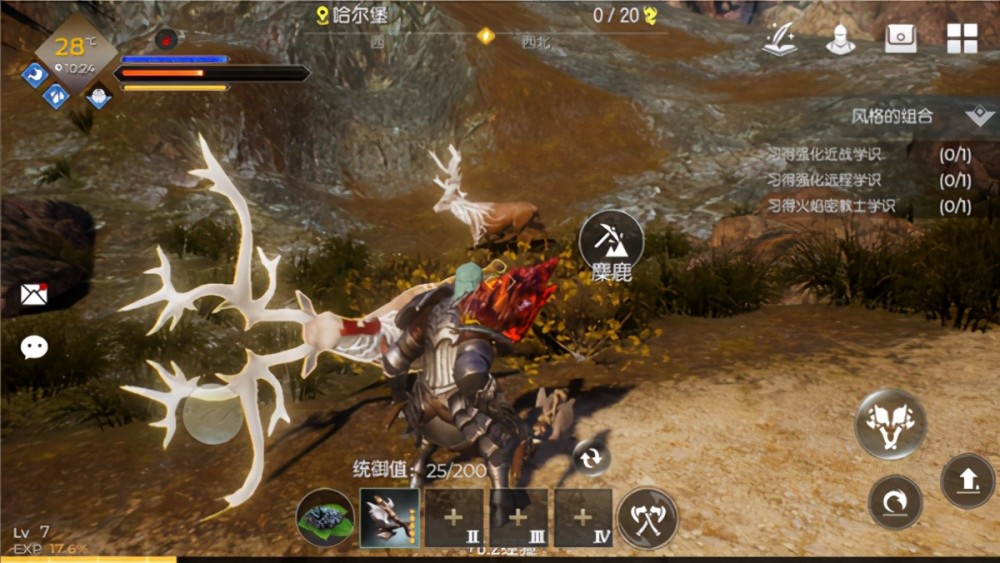
Task: Open the inventory bag icon
Action: 901,37
